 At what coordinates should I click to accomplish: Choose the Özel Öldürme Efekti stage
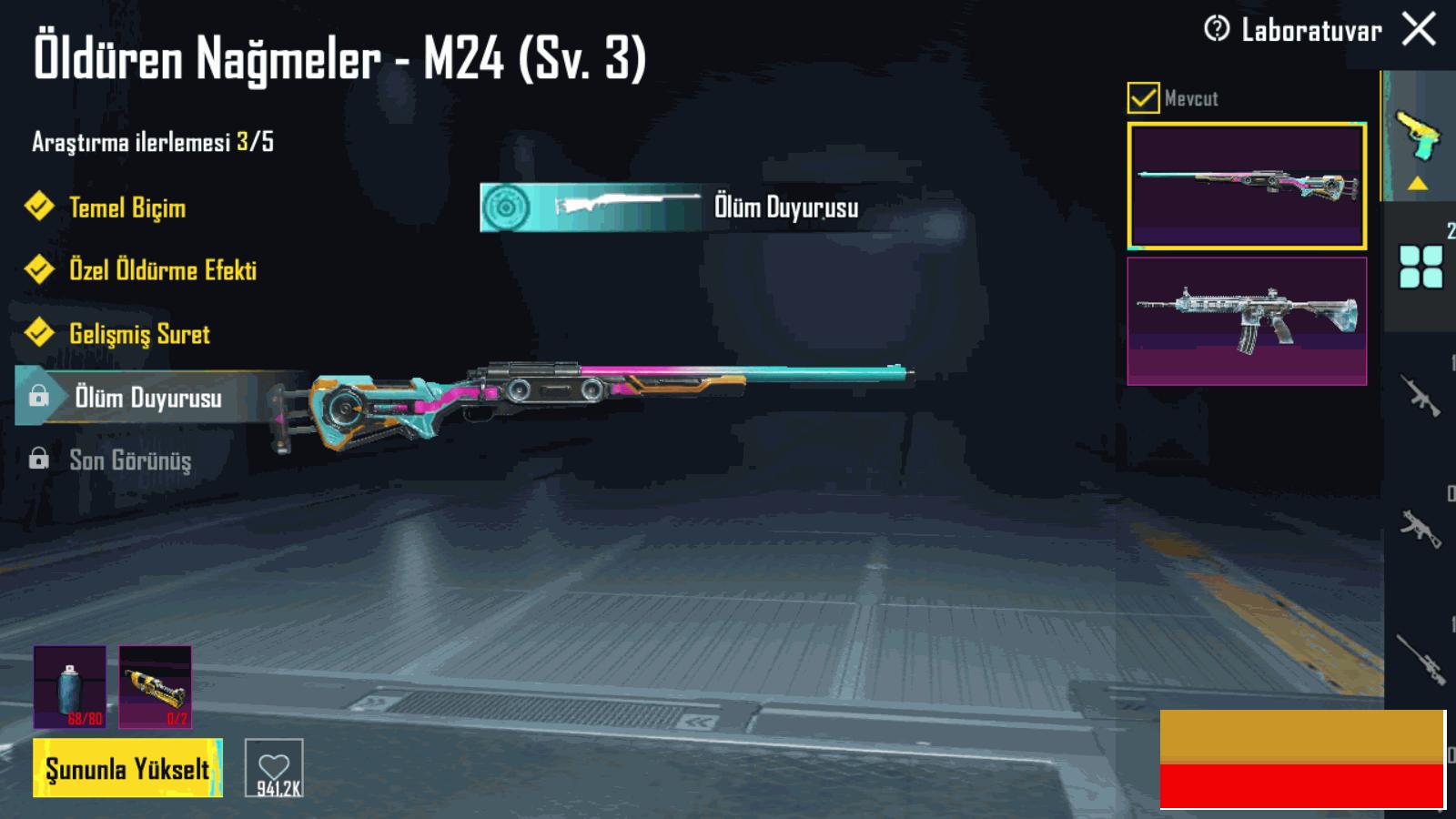click(162, 270)
